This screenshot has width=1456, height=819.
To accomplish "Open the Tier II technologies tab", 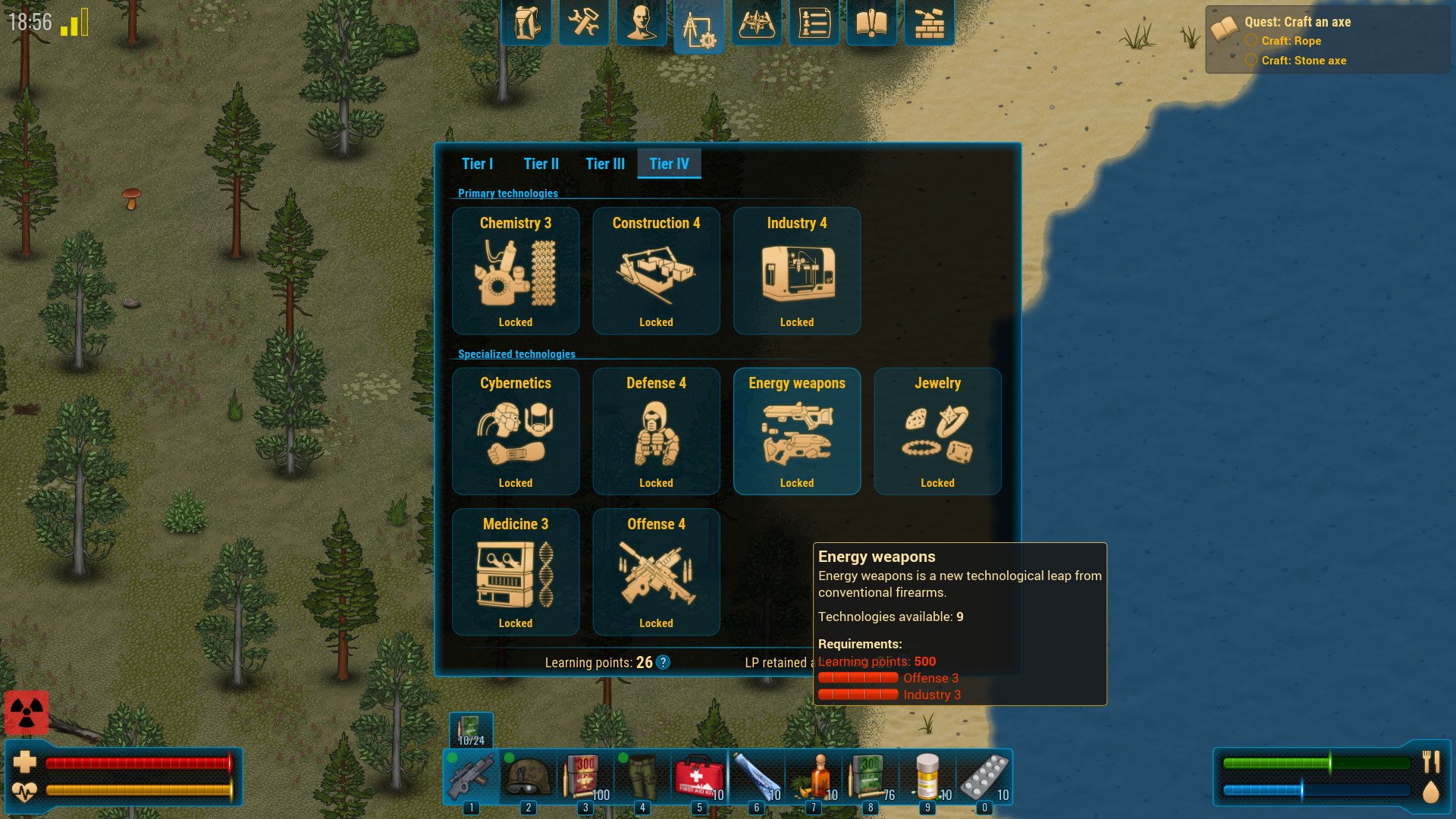I will pyautogui.click(x=541, y=164).
